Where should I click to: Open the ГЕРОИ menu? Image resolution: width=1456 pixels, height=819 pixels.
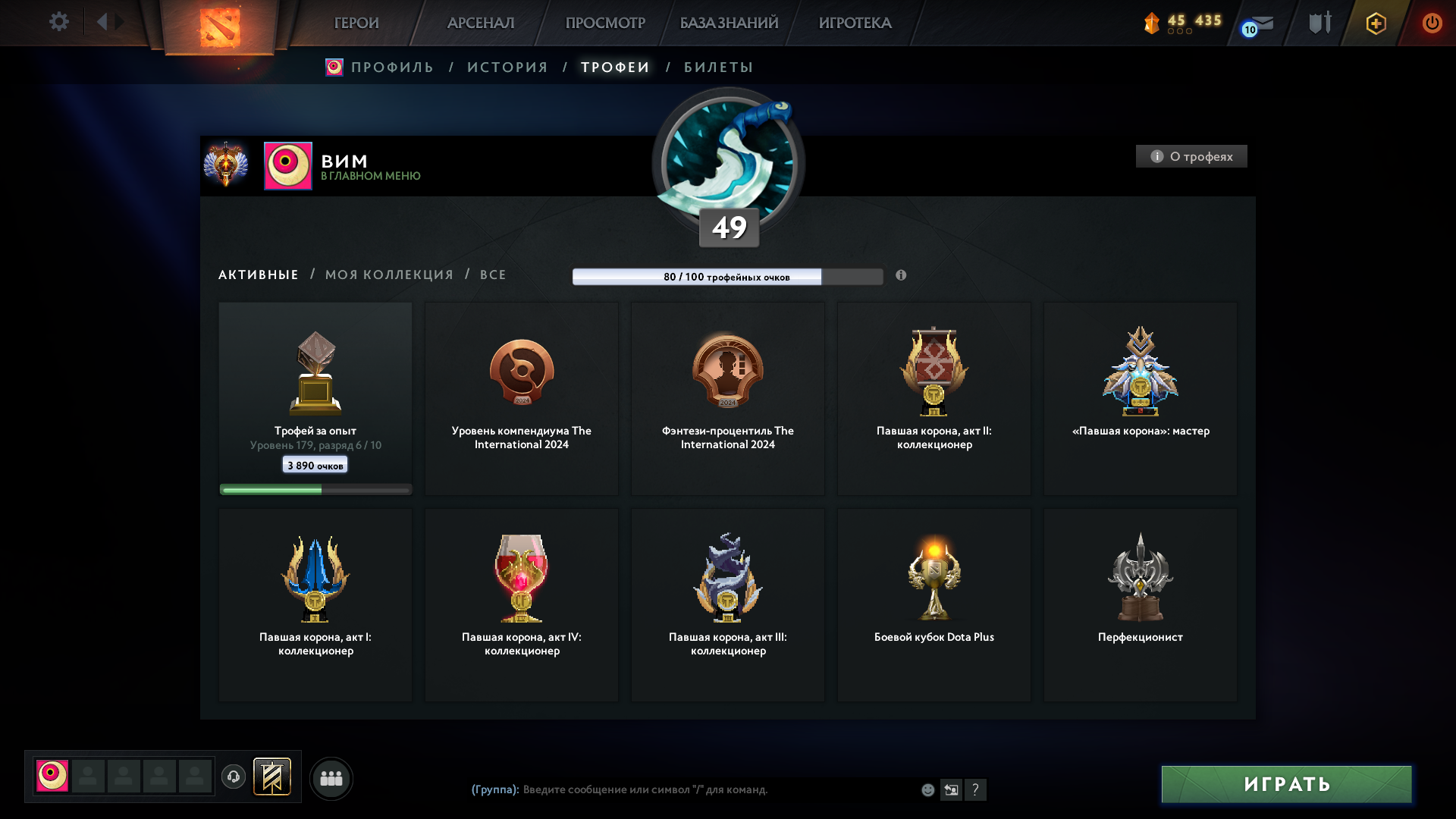(x=356, y=23)
